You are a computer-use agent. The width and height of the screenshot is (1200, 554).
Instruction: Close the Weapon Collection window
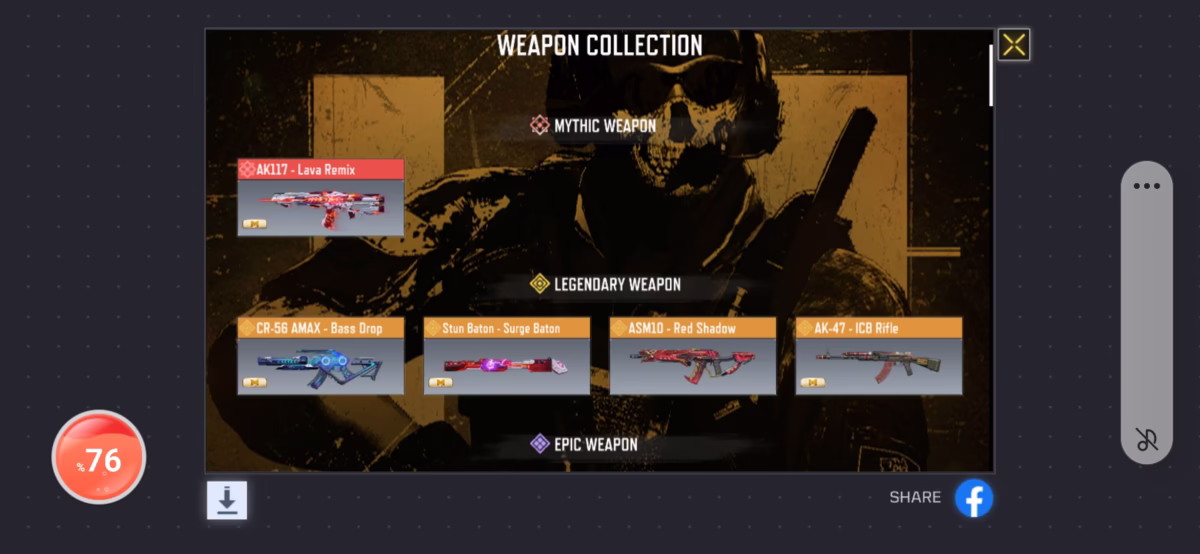pyautogui.click(x=1014, y=44)
